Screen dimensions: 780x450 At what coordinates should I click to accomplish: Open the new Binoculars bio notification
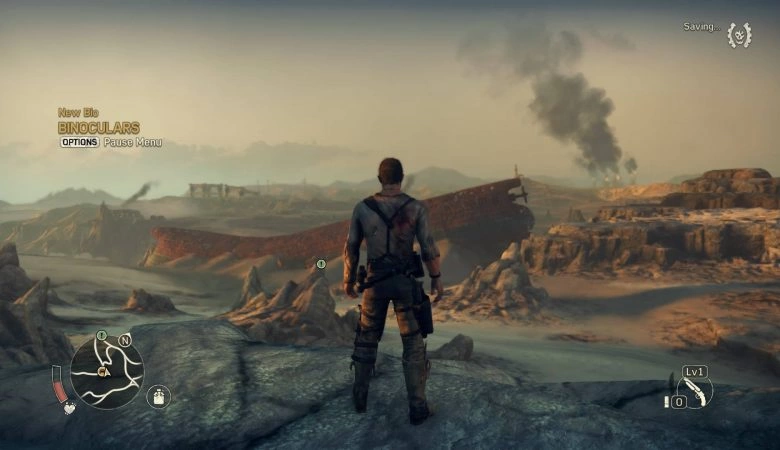(98, 128)
